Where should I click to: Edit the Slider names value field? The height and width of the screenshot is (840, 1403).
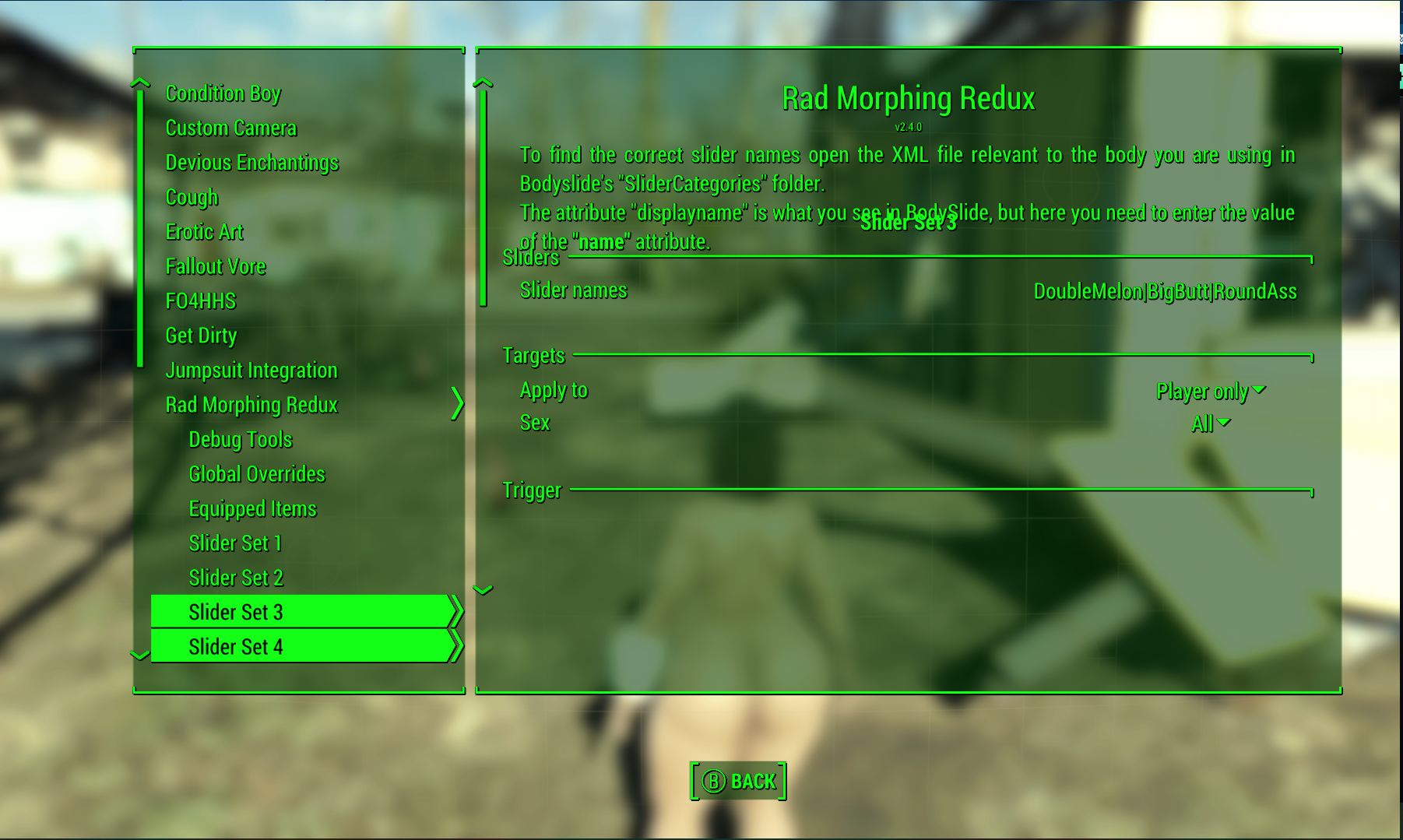coord(1165,291)
